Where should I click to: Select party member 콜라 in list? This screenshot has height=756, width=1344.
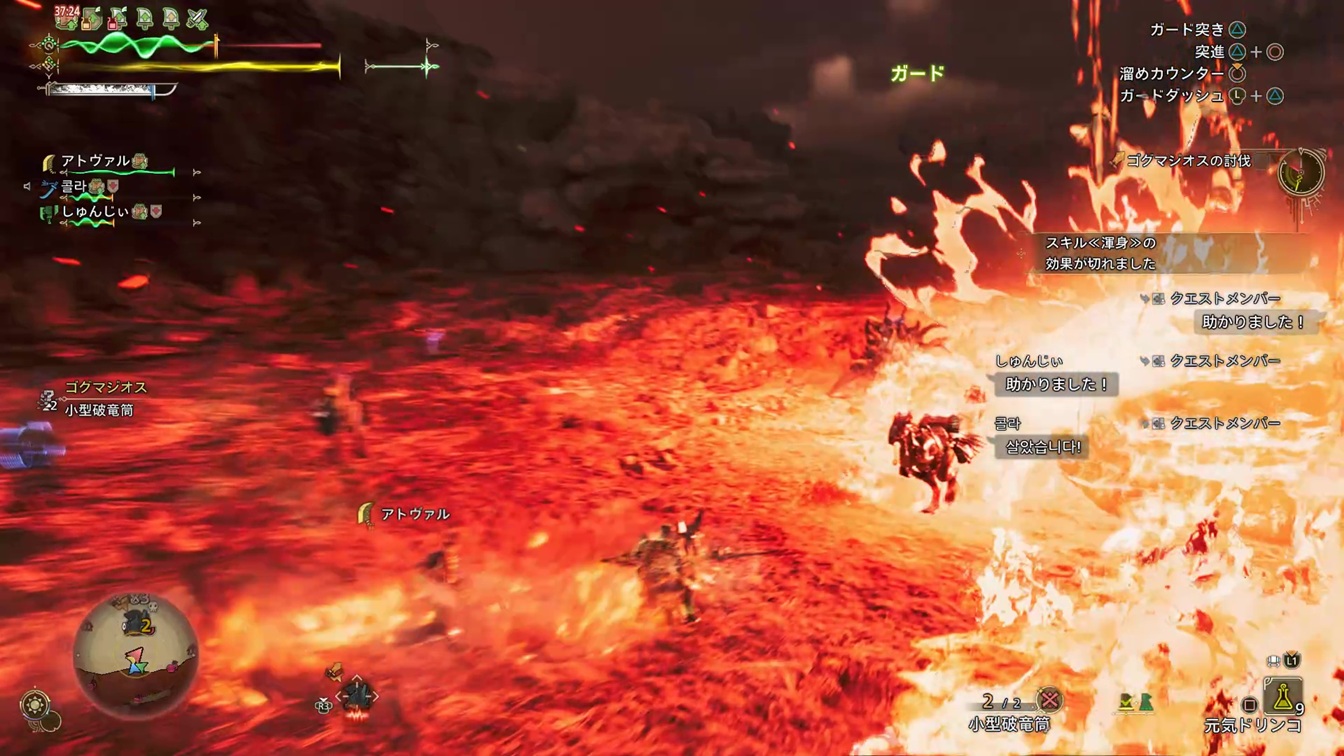coord(74,187)
